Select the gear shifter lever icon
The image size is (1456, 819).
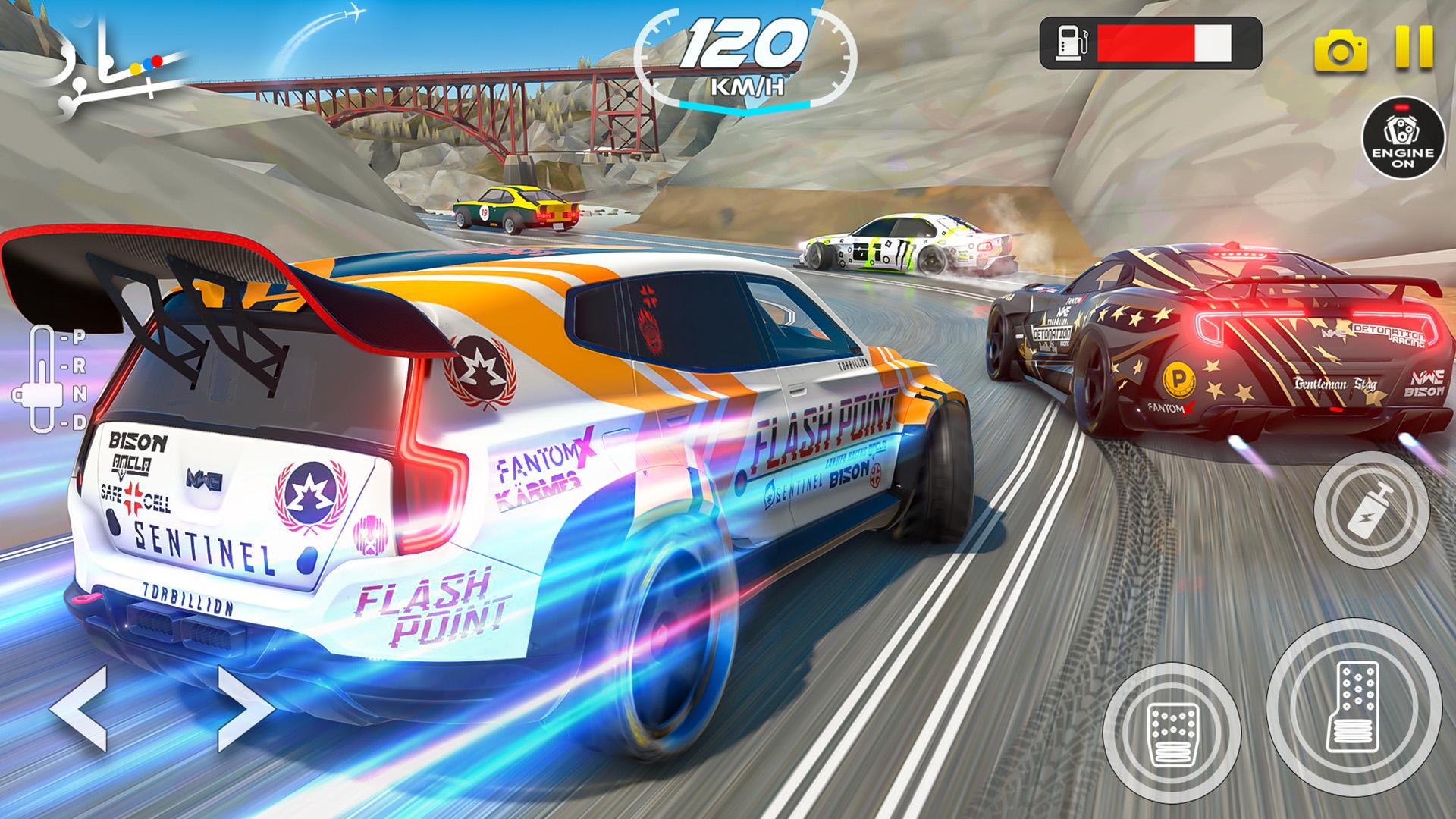pos(41,394)
